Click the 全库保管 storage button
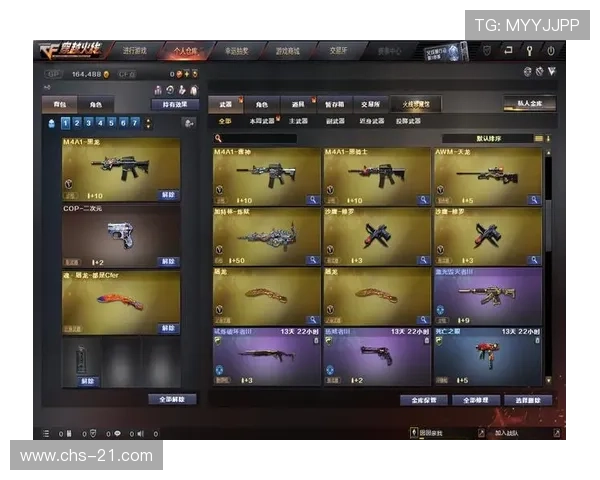Viewport: 600px width, 480px height. click(x=421, y=400)
